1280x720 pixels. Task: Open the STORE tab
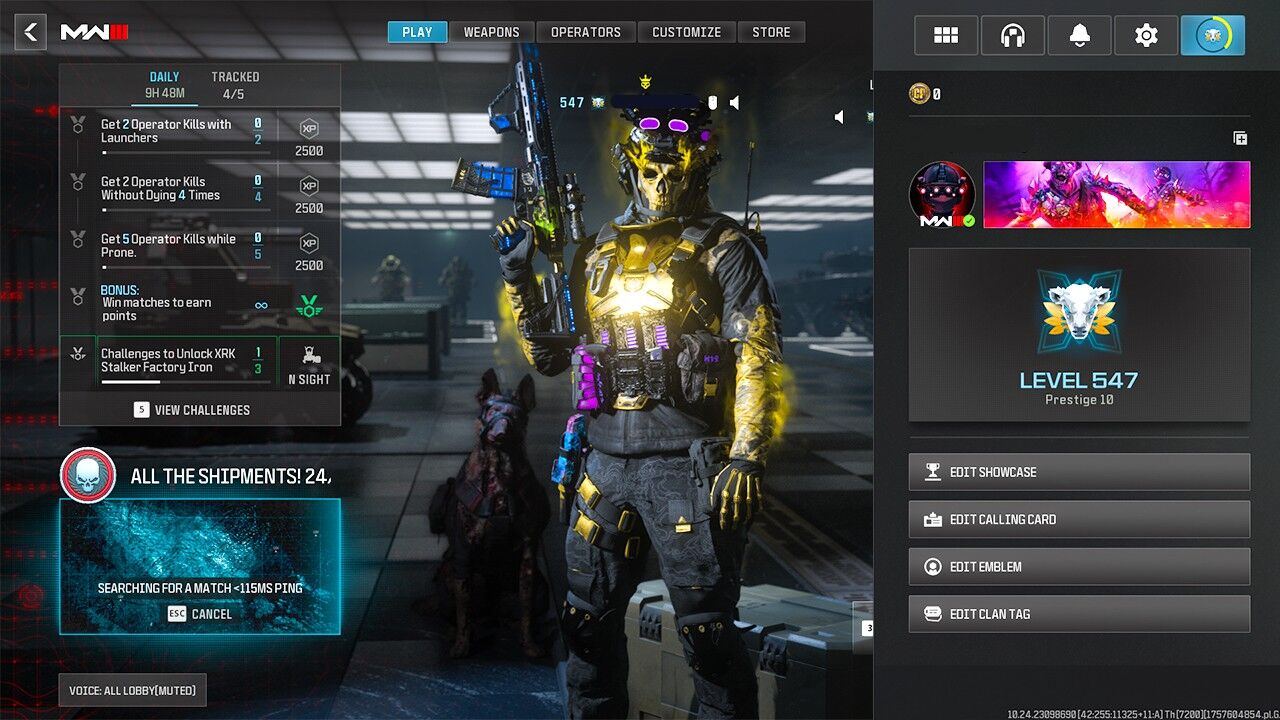(x=771, y=31)
